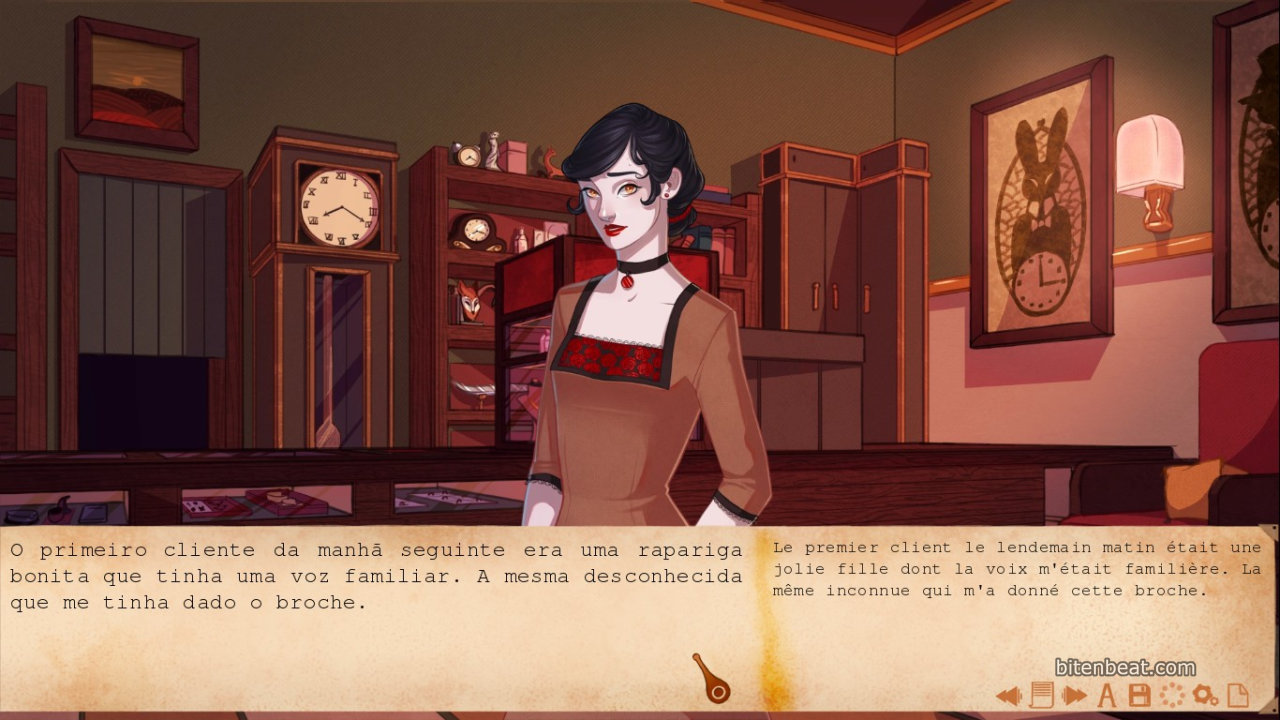
Task: Click the blank page icon
Action: point(1238,695)
